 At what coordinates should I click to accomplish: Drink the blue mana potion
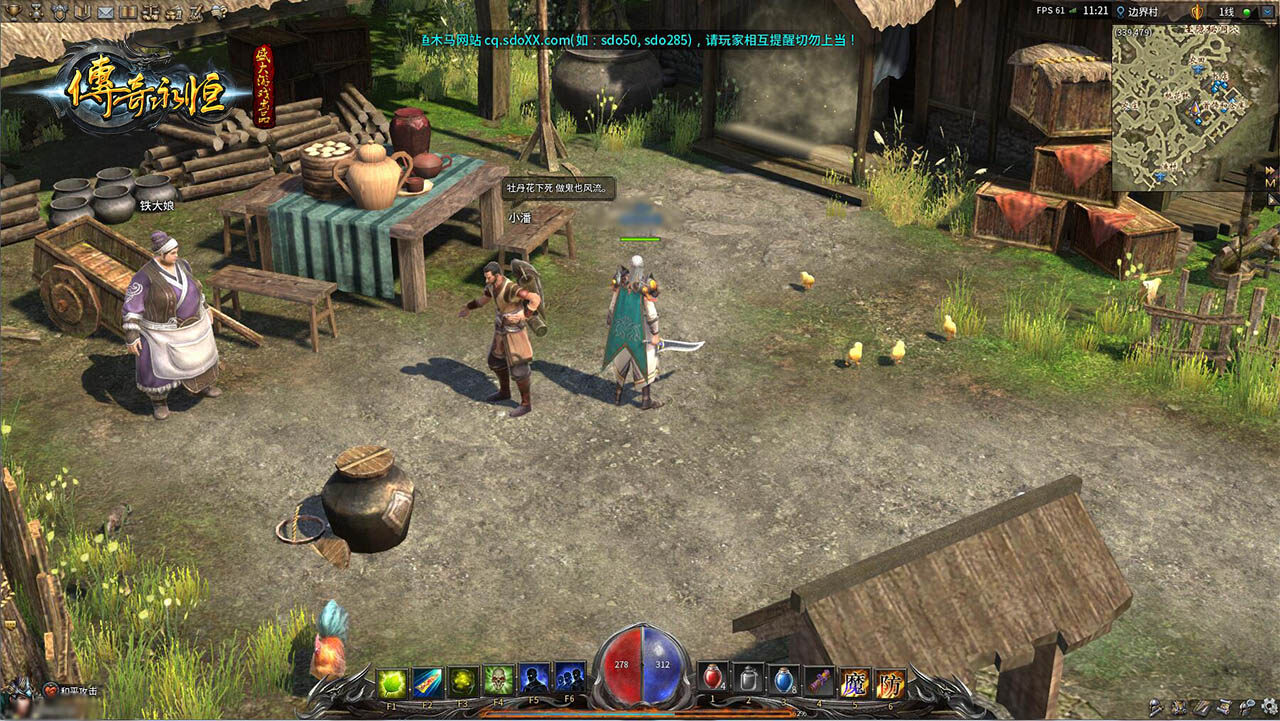(785, 680)
